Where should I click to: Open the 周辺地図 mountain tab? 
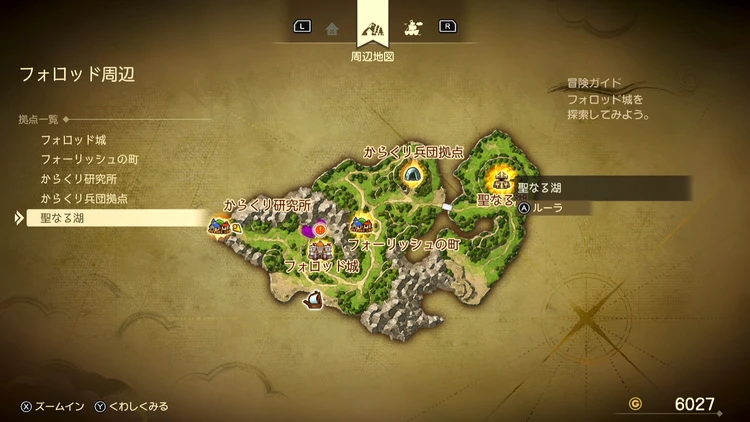[372, 28]
